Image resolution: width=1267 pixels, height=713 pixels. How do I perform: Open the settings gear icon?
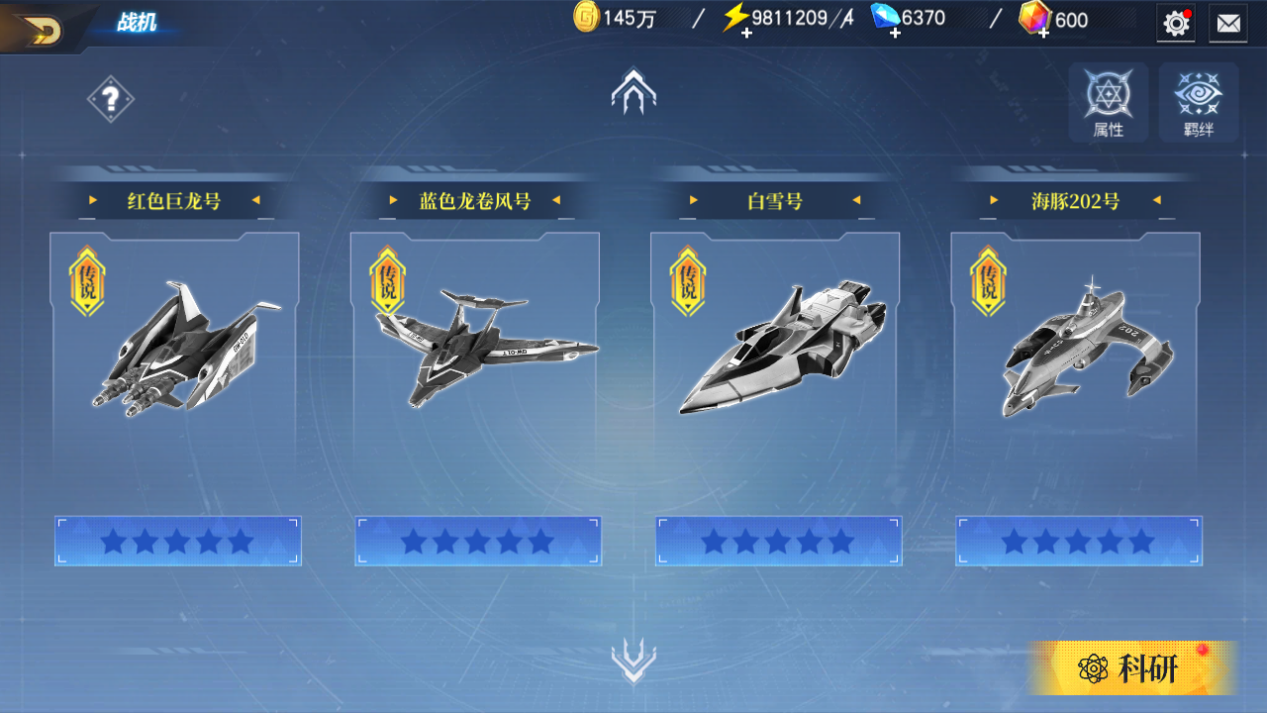coord(1176,23)
